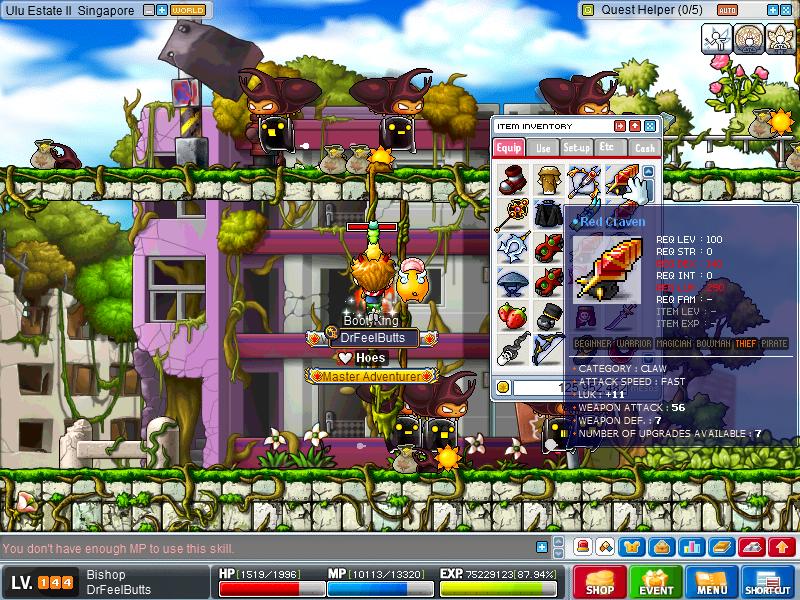Open the Event window
Screen dimensions: 800x600
tap(656, 582)
